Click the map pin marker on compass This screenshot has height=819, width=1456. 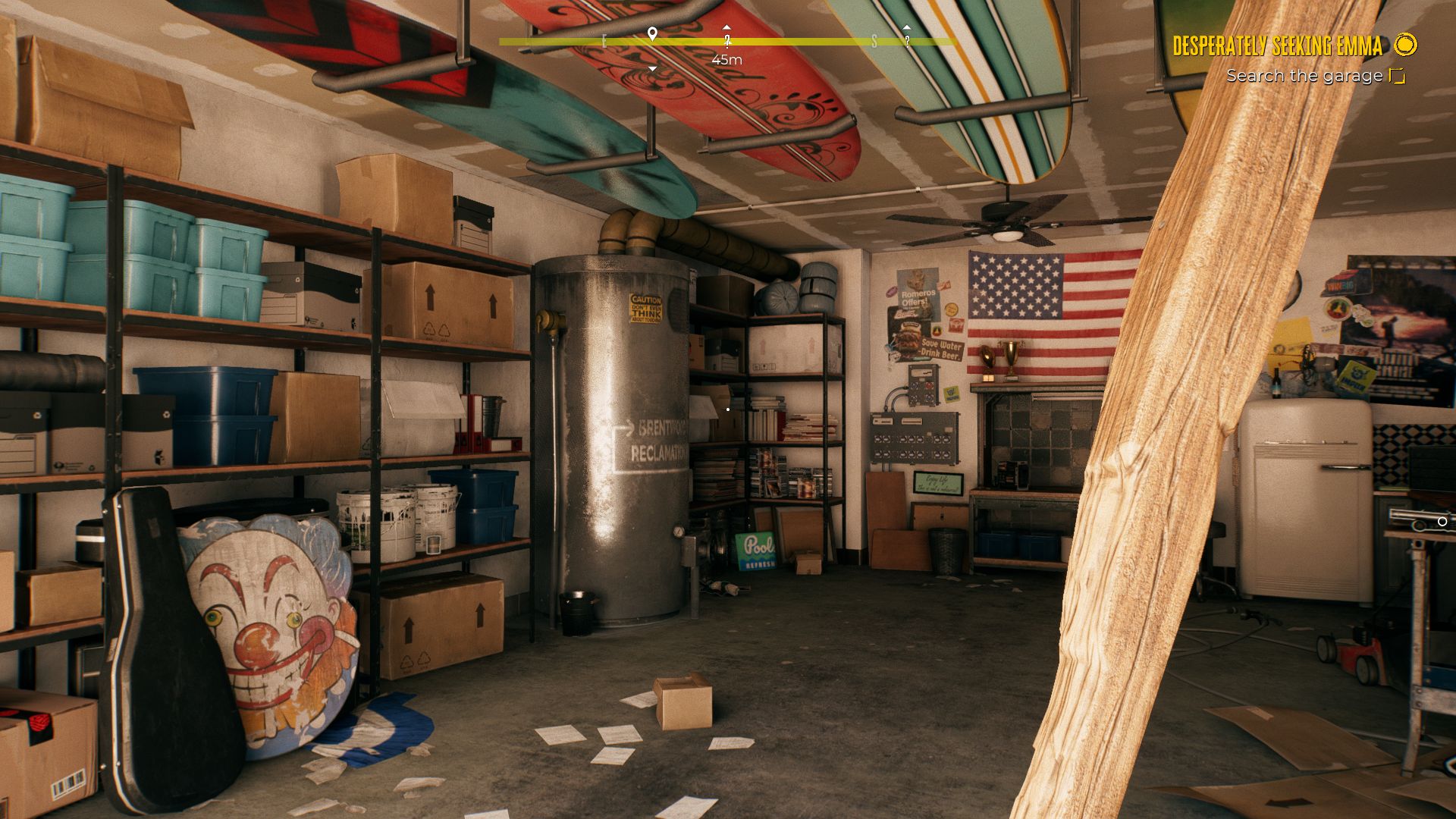click(651, 34)
